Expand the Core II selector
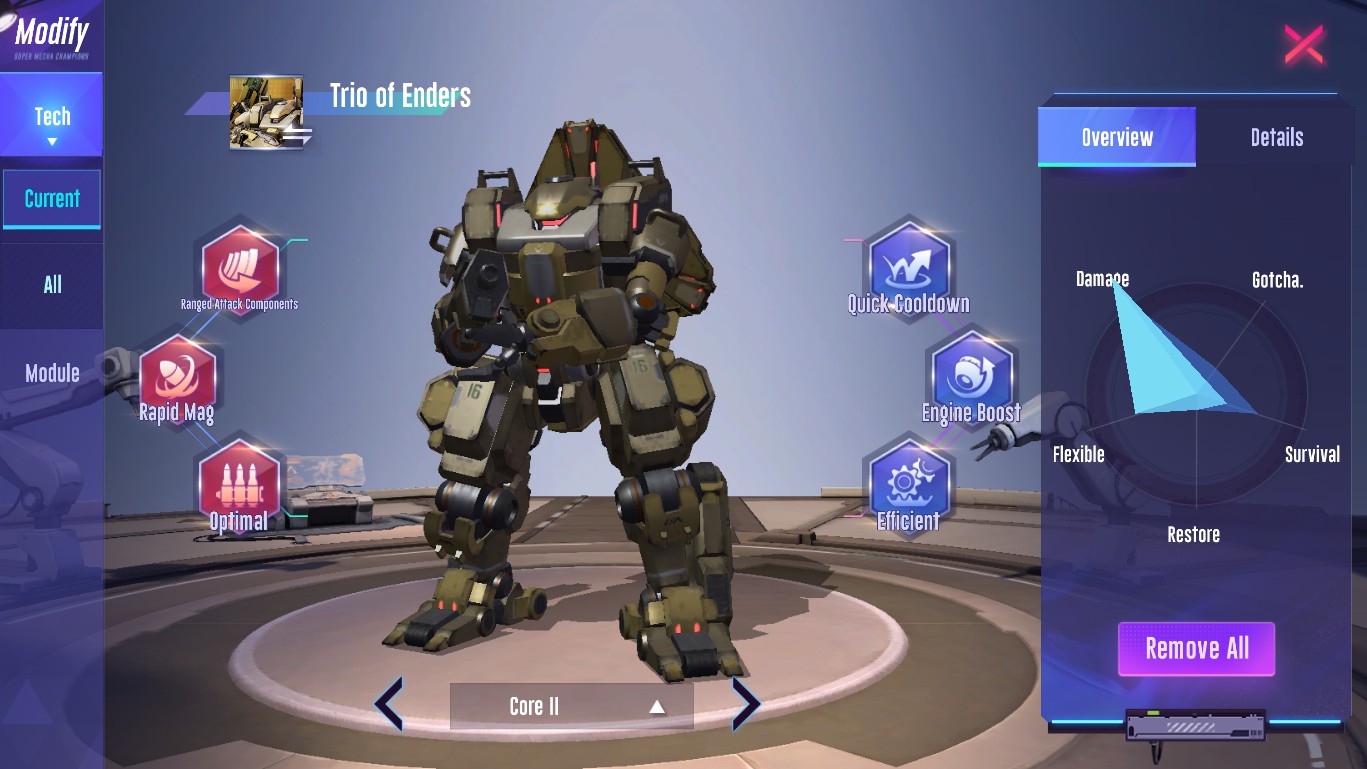The height and width of the screenshot is (769, 1367). coord(571,706)
